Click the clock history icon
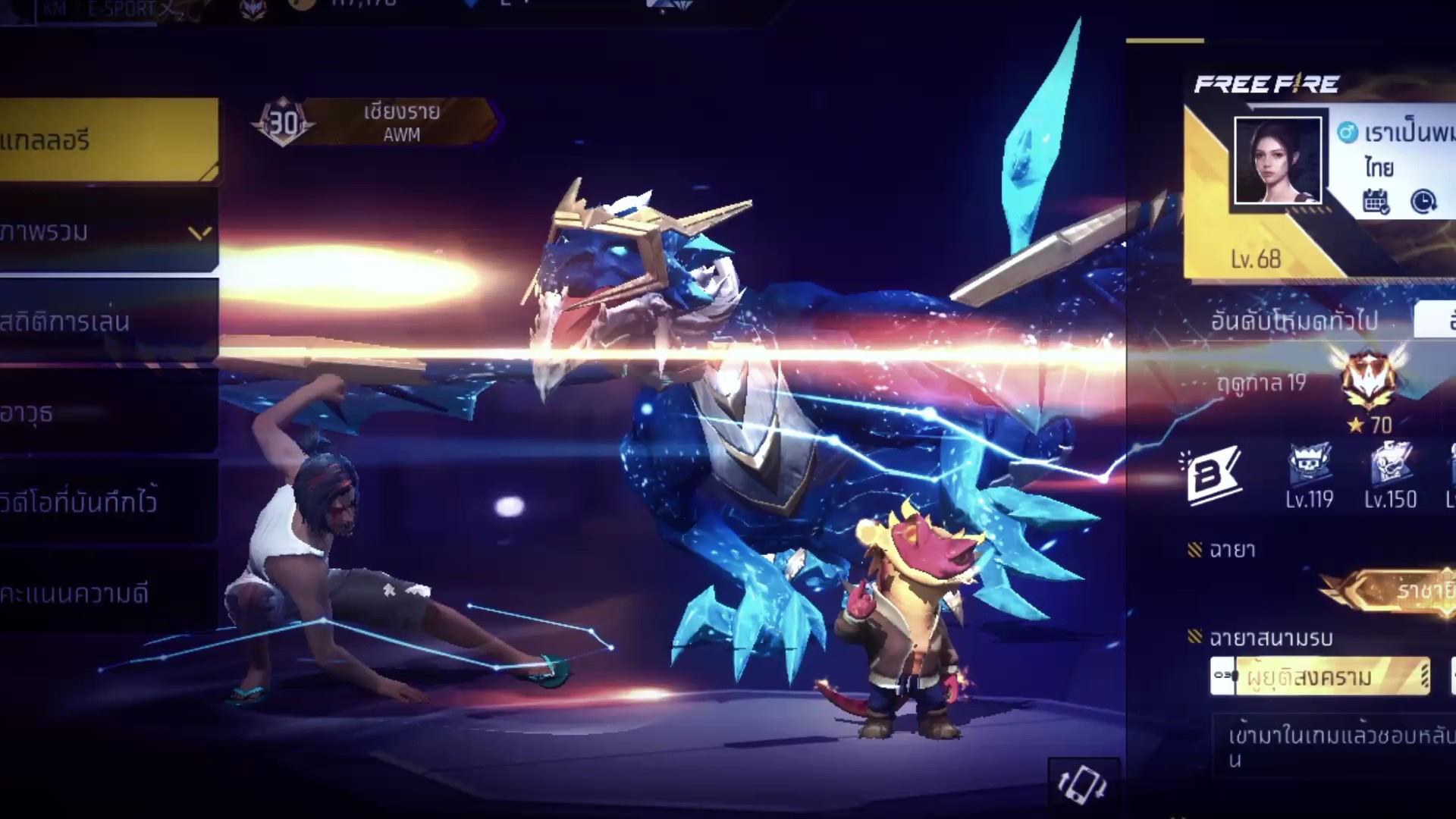The height and width of the screenshot is (819, 1456). coord(1423,202)
